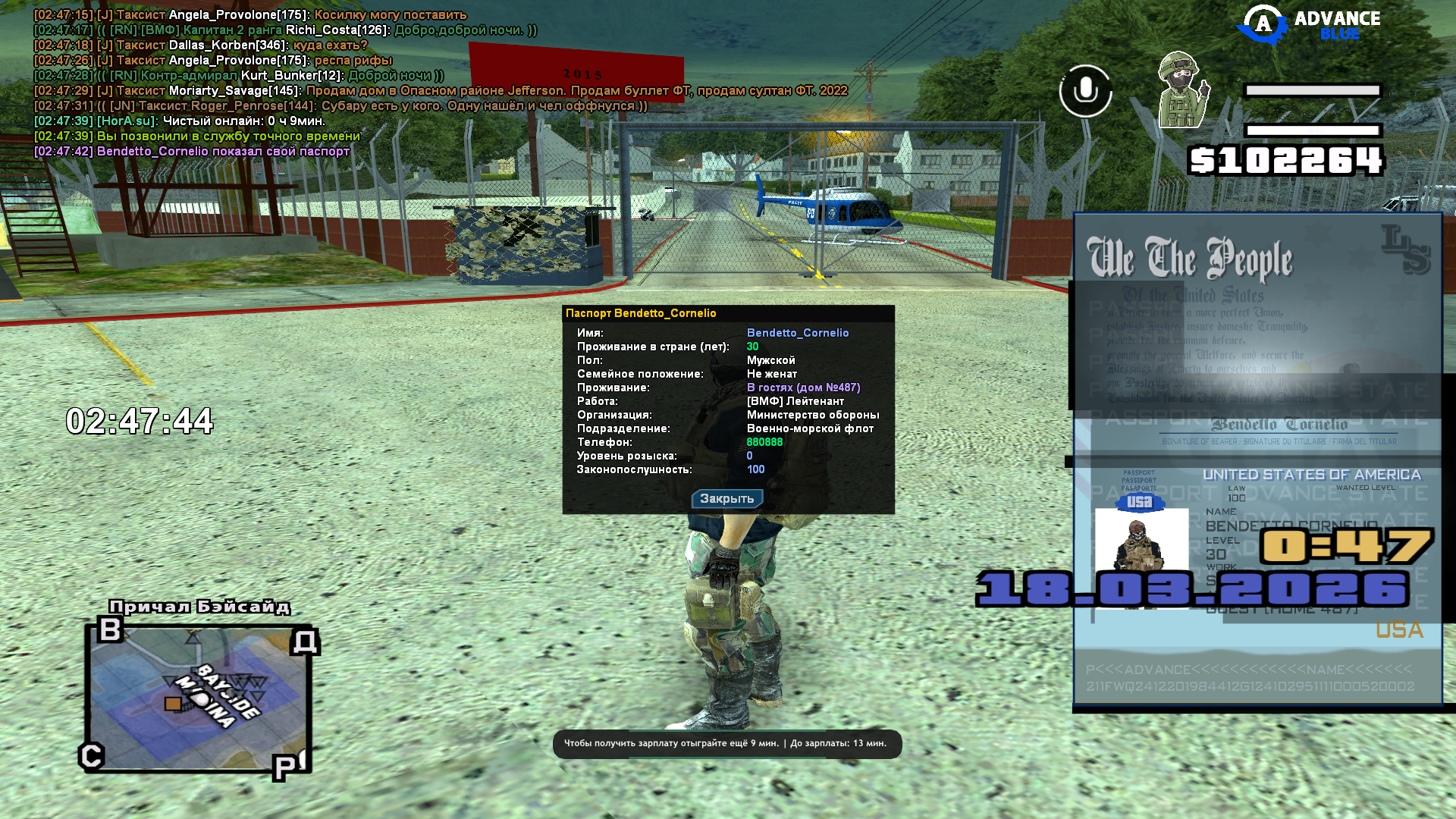This screenshot has width=1456, height=819.
Task: Click the Bayside Marina minimap
Action: (x=199, y=696)
